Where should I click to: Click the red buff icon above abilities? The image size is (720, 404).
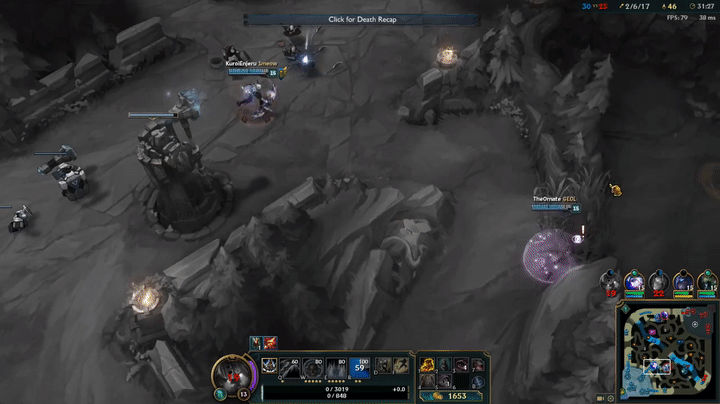pyautogui.click(x=270, y=343)
